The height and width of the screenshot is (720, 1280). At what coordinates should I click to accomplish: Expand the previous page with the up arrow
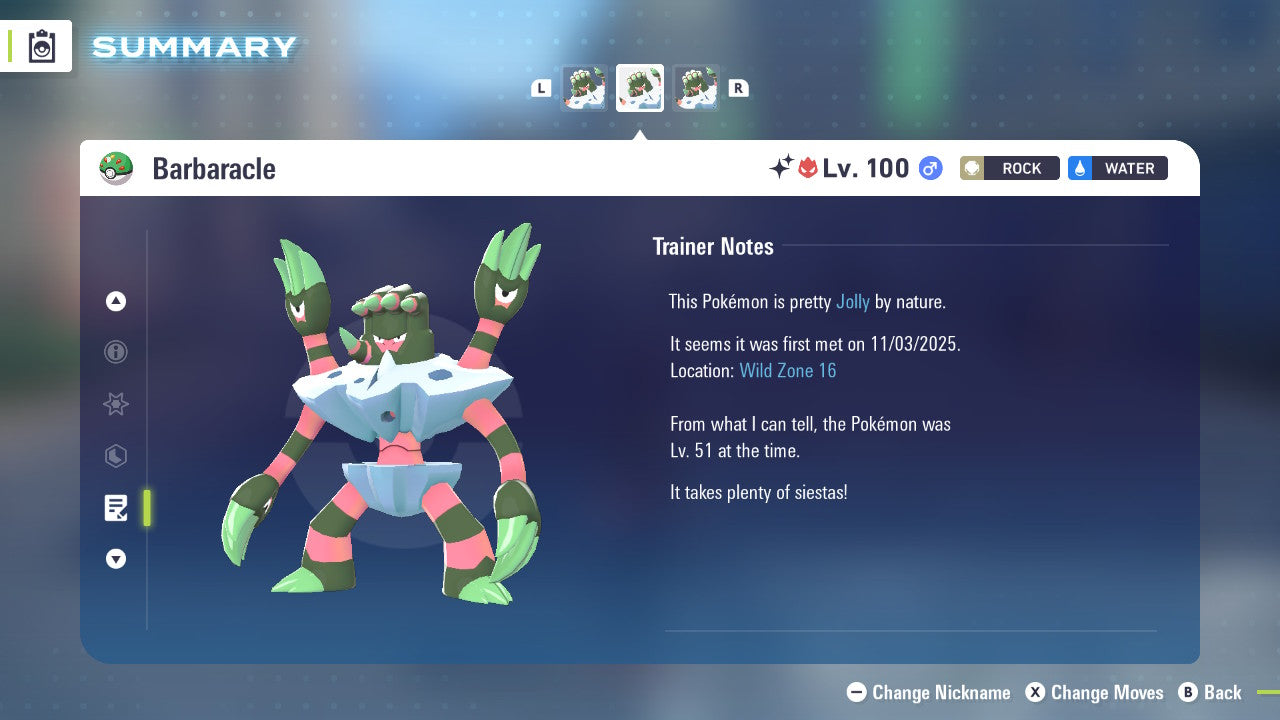tap(115, 301)
